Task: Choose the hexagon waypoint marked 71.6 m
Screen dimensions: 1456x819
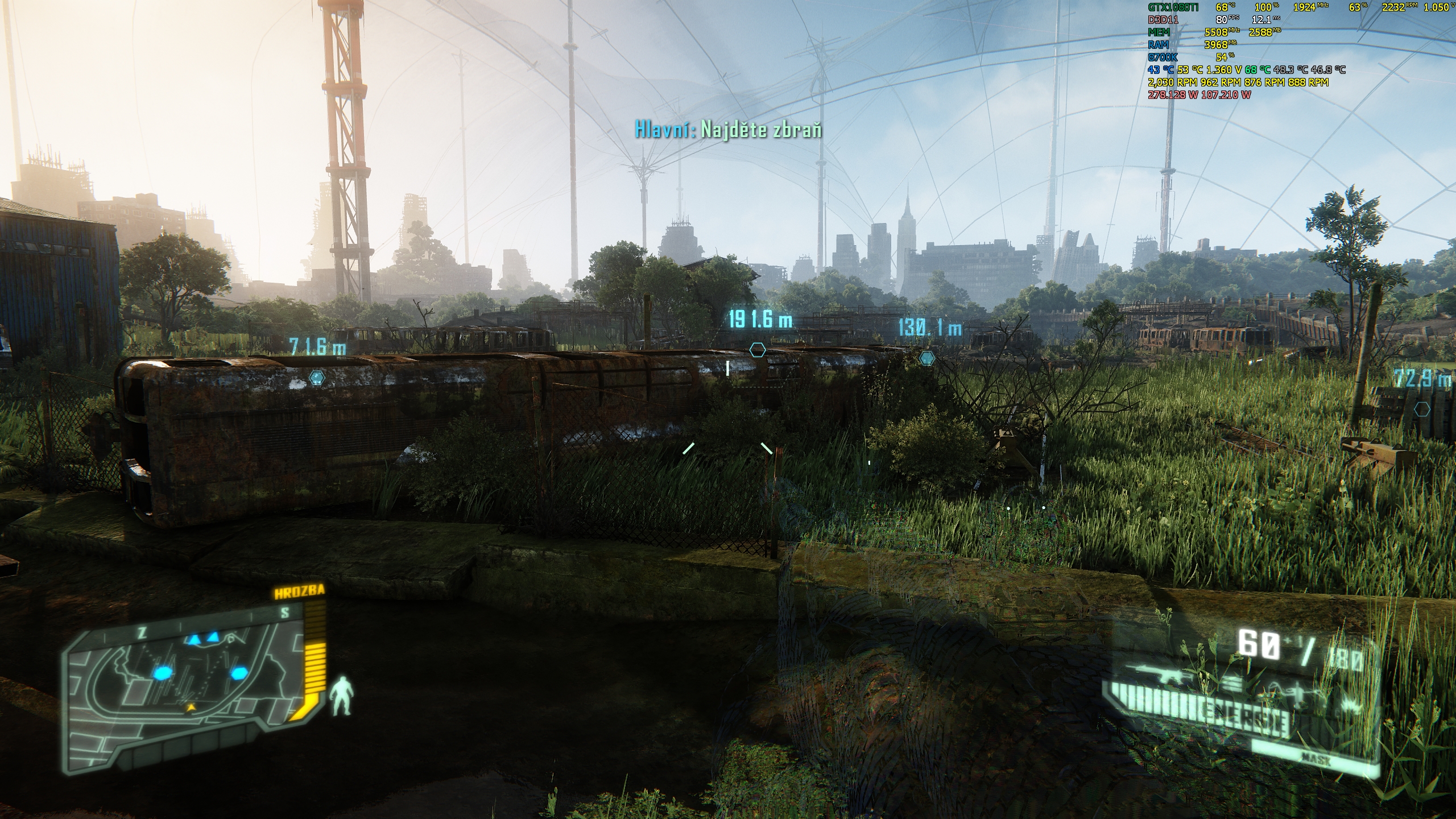Action: [x=316, y=377]
